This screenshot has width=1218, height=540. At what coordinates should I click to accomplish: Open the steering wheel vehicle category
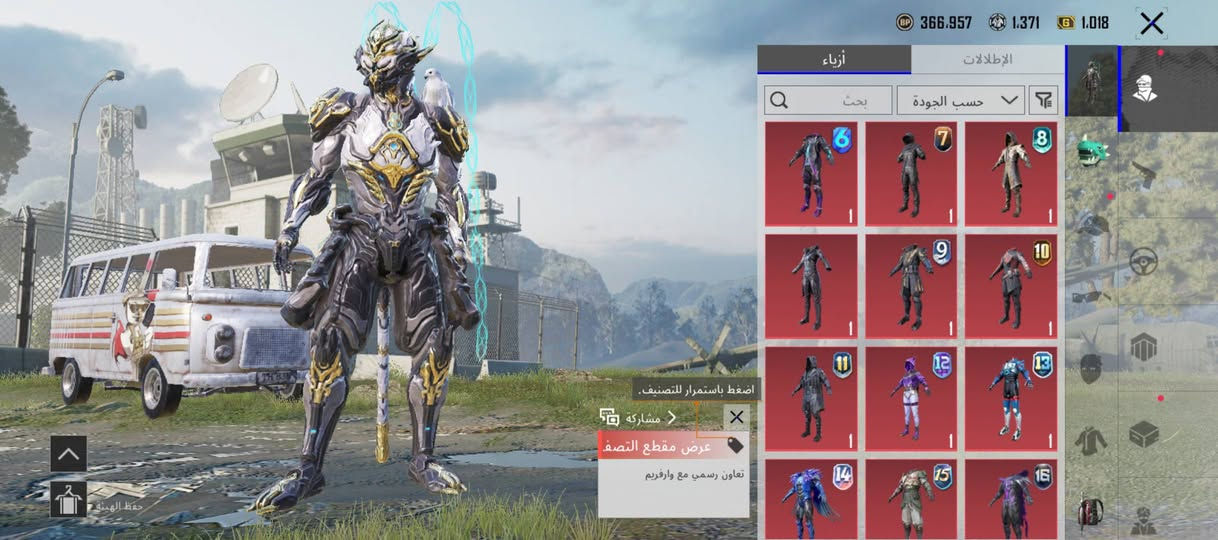tap(1143, 262)
